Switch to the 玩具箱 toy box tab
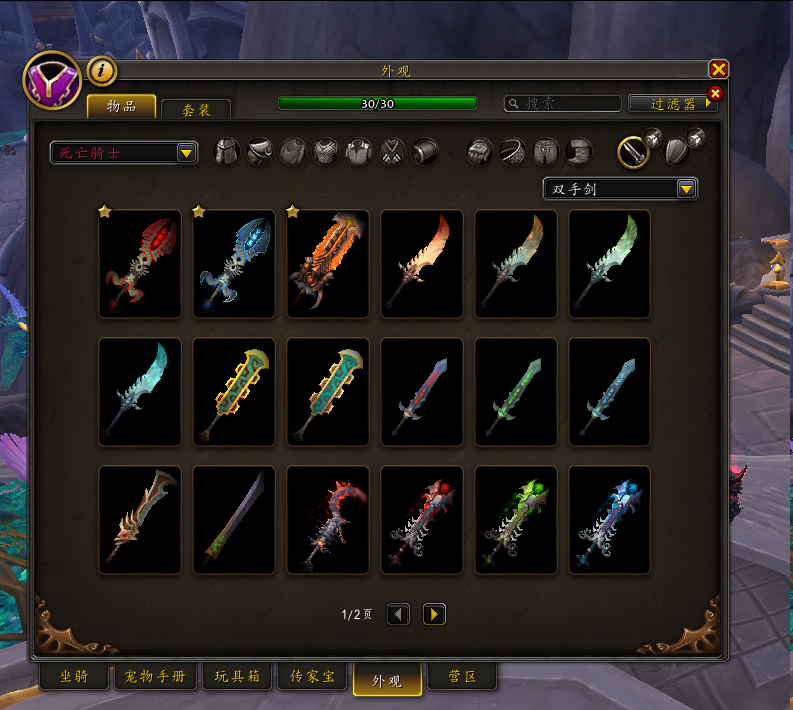Screen dimensions: 793x710 237,677
